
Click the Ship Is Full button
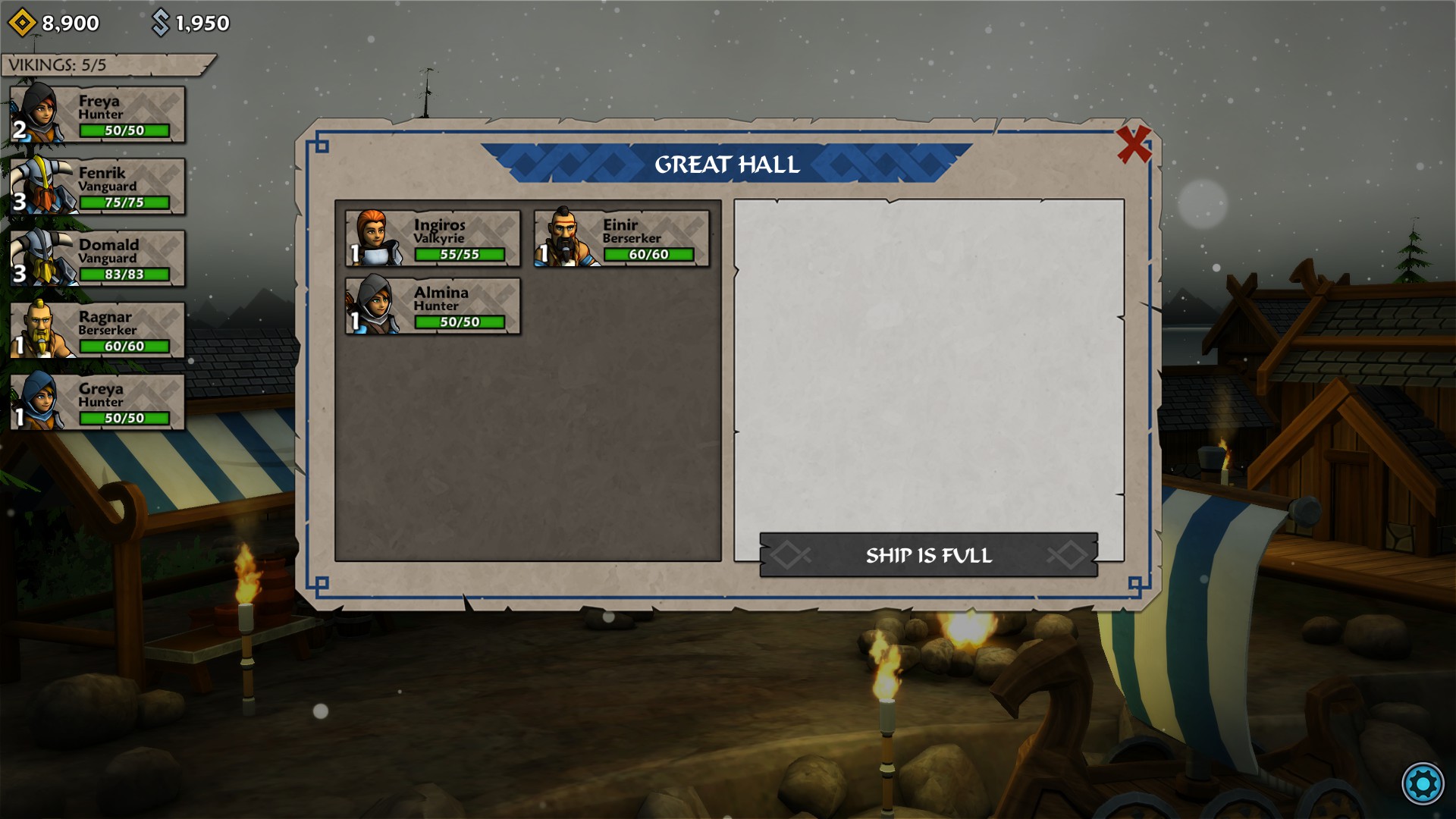click(928, 555)
